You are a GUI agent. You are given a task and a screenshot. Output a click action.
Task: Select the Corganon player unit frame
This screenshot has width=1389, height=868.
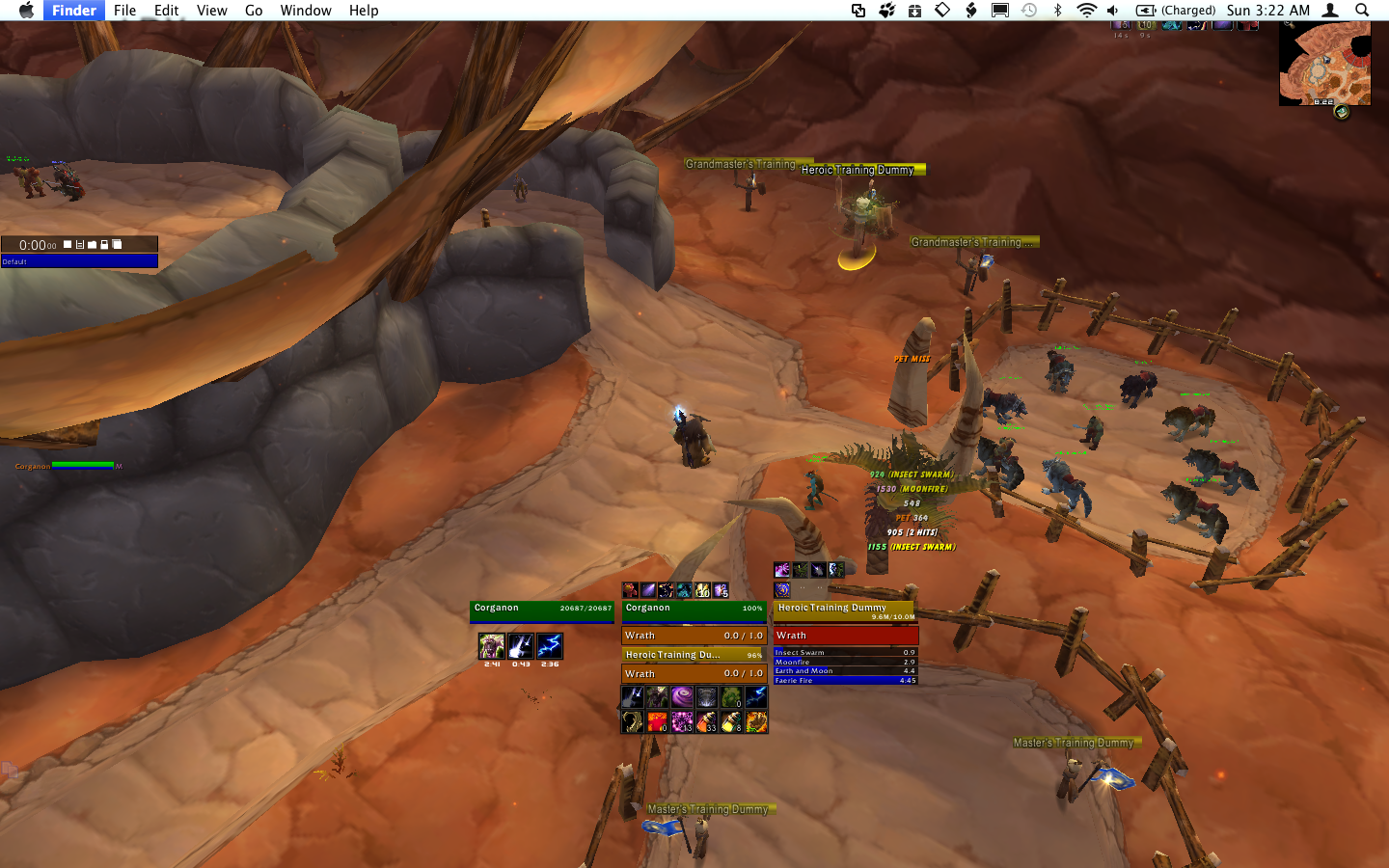pyautogui.click(x=541, y=610)
